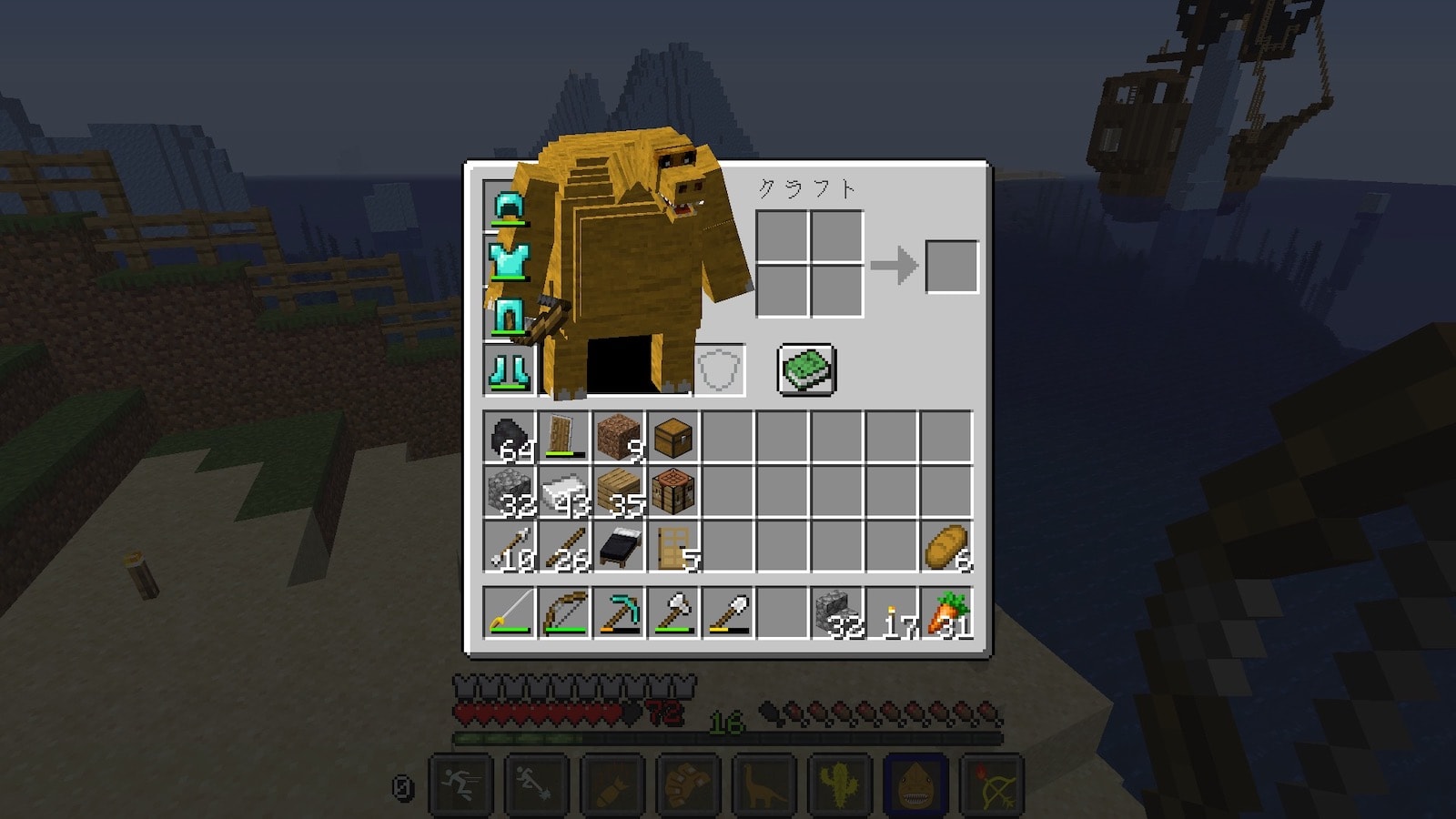Select the iron axe hotbar slot
The width and height of the screenshot is (1456, 819).
pos(673,612)
